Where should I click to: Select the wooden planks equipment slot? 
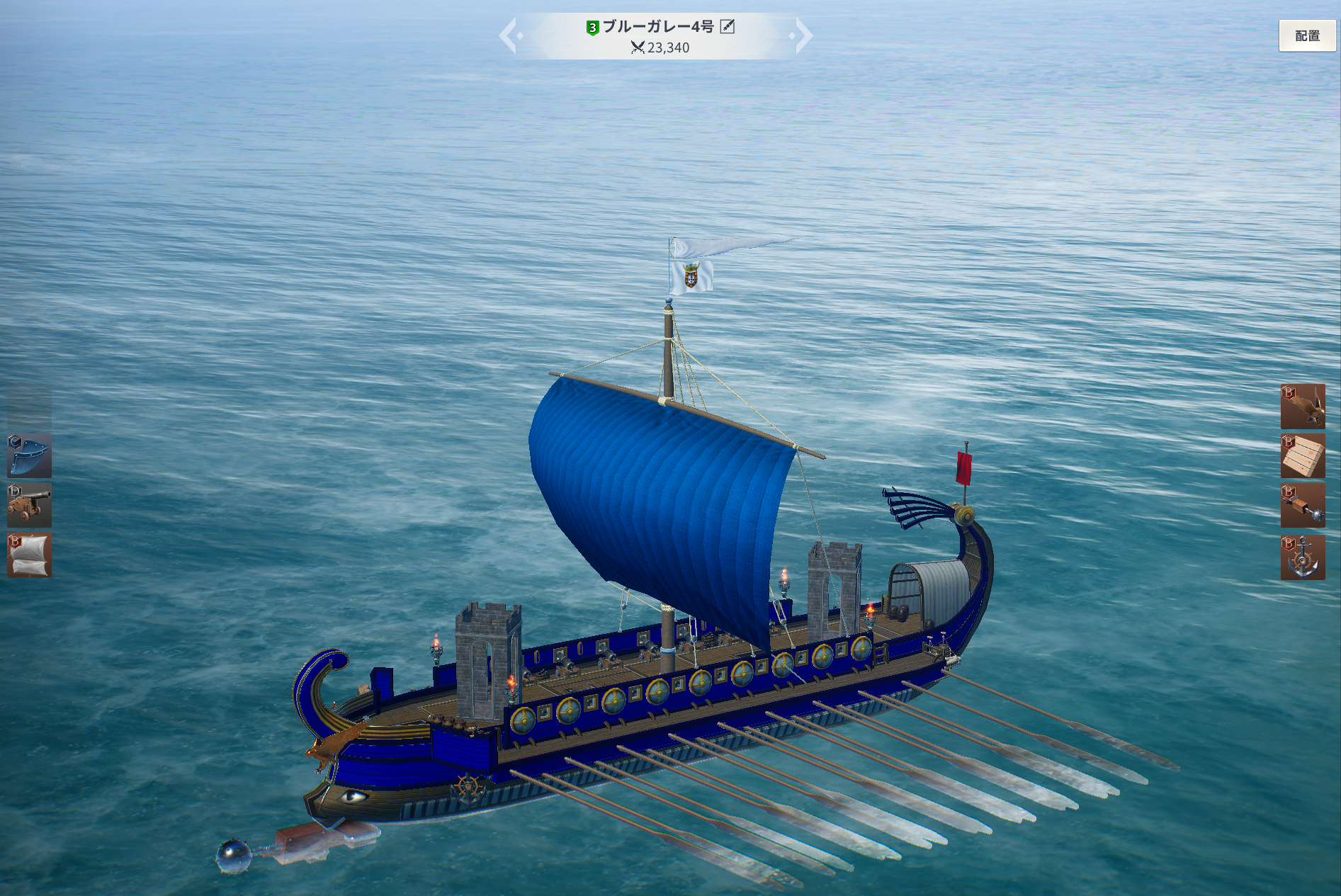pyautogui.click(x=1302, y=456)
